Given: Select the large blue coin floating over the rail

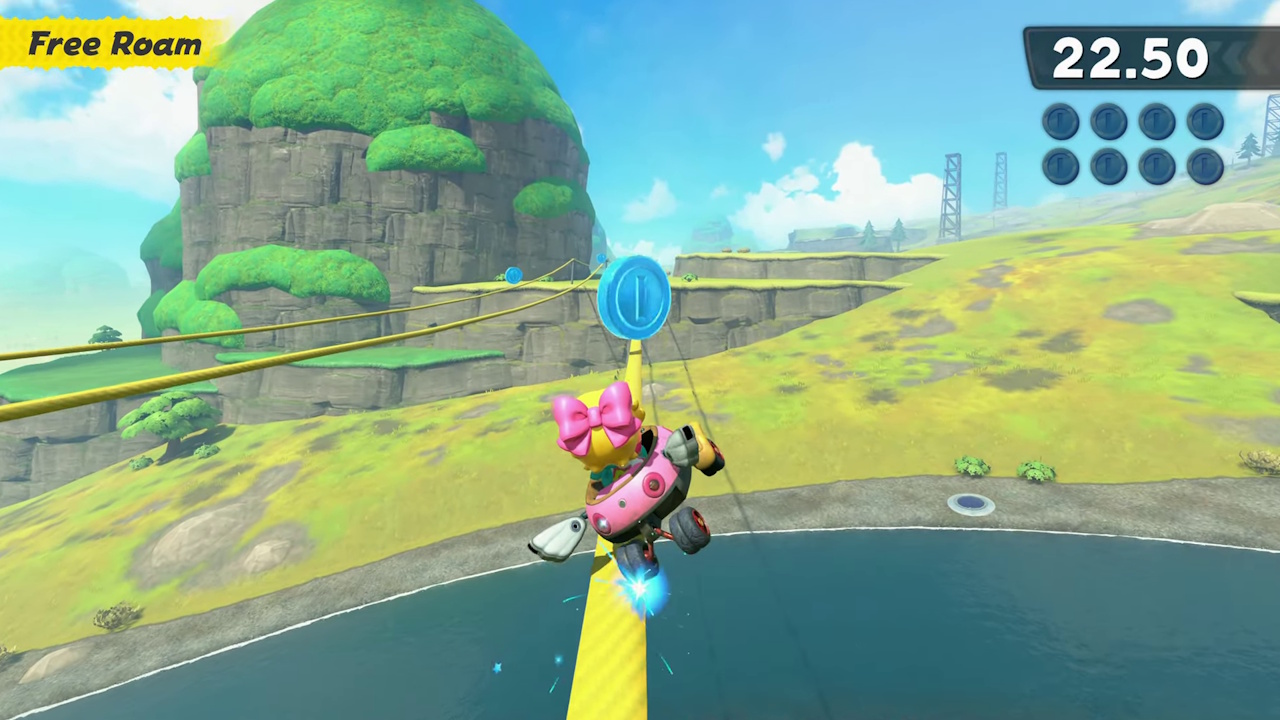Looking at the screenshot, I should point(634,297).
